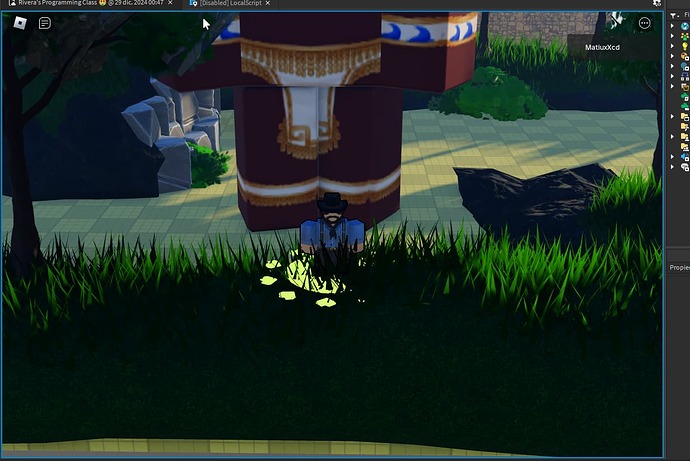Open the Roblox main menu
690x461 pixels.
point(19,22)
